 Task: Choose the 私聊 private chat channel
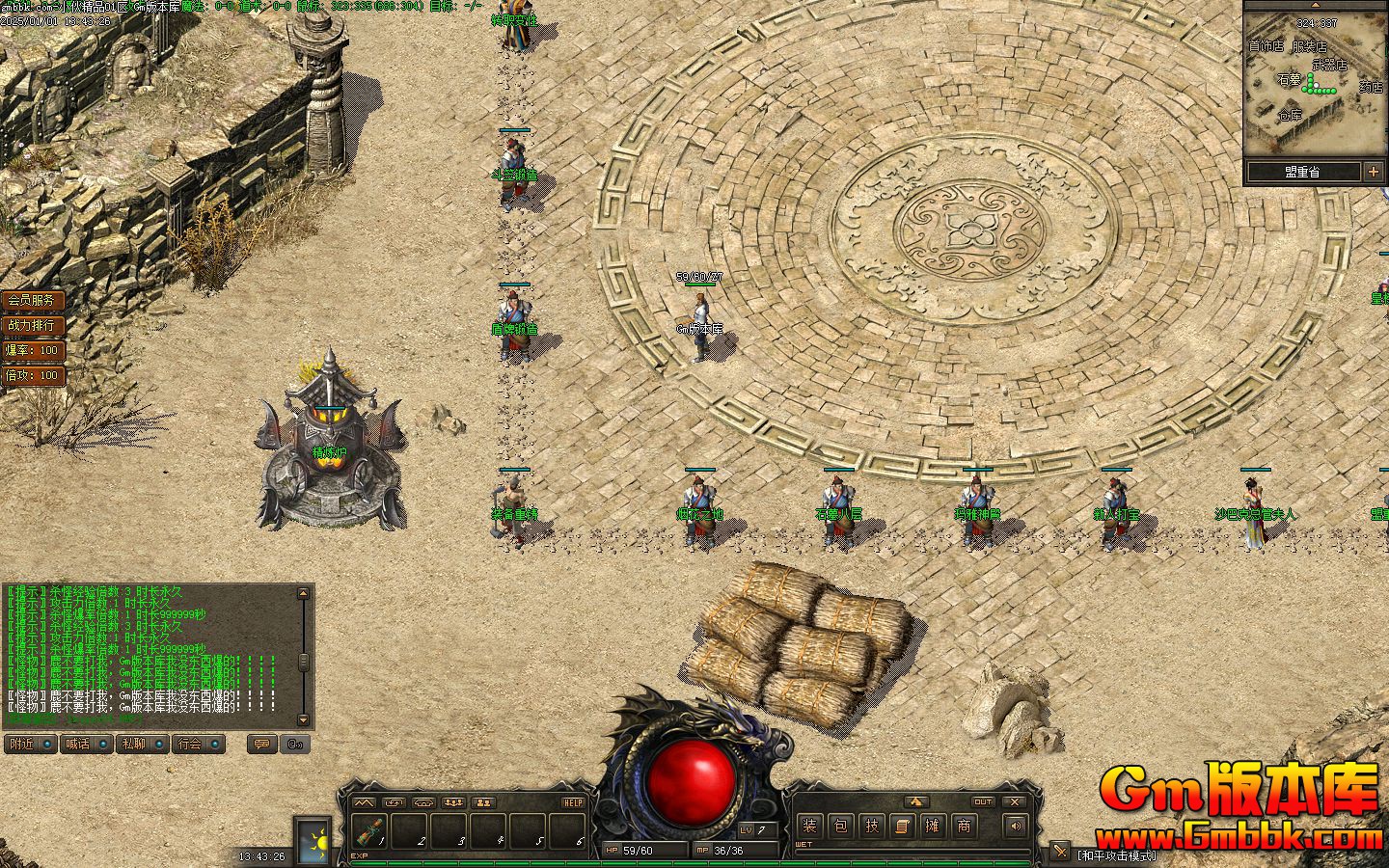pyautogui.click(x=141, y=744)
